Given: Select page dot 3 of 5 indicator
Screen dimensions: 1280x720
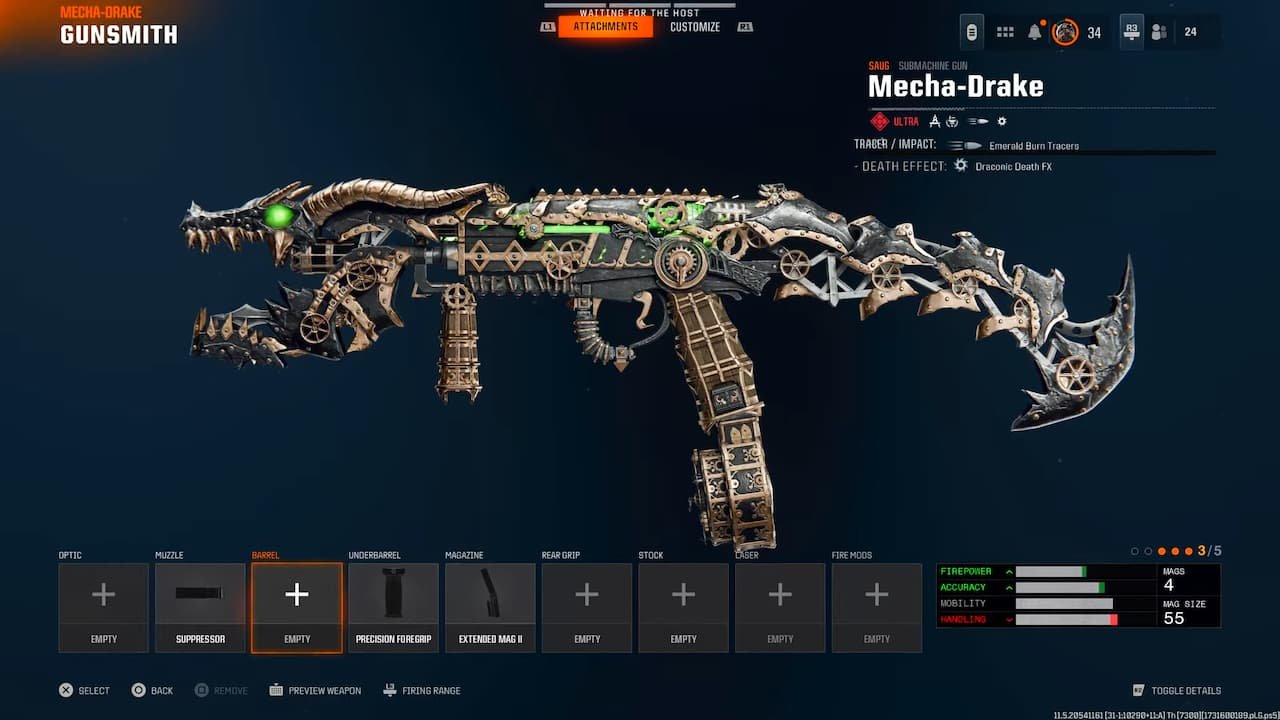Looking at the screenshot, I should tap(1161, 551).
